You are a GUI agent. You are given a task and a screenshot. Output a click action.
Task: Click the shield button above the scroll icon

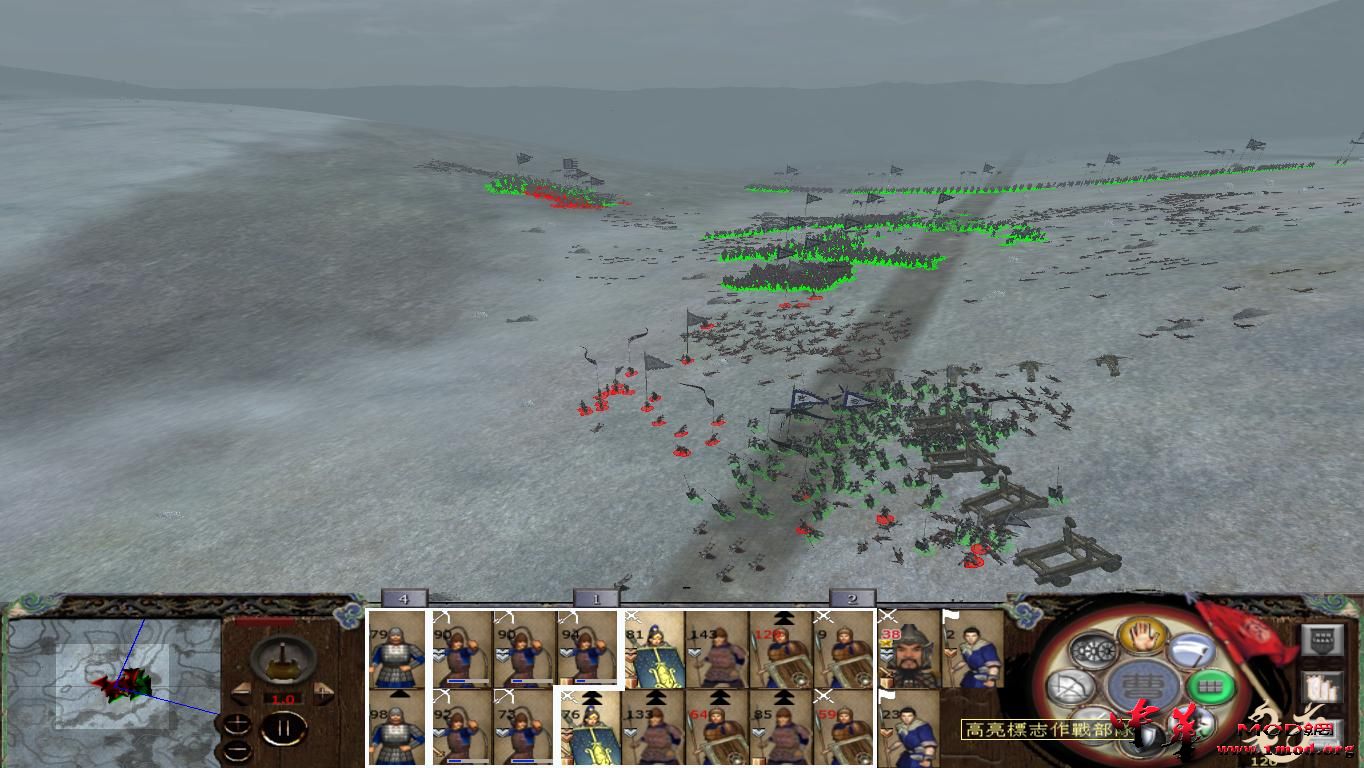coord(1320,642)
